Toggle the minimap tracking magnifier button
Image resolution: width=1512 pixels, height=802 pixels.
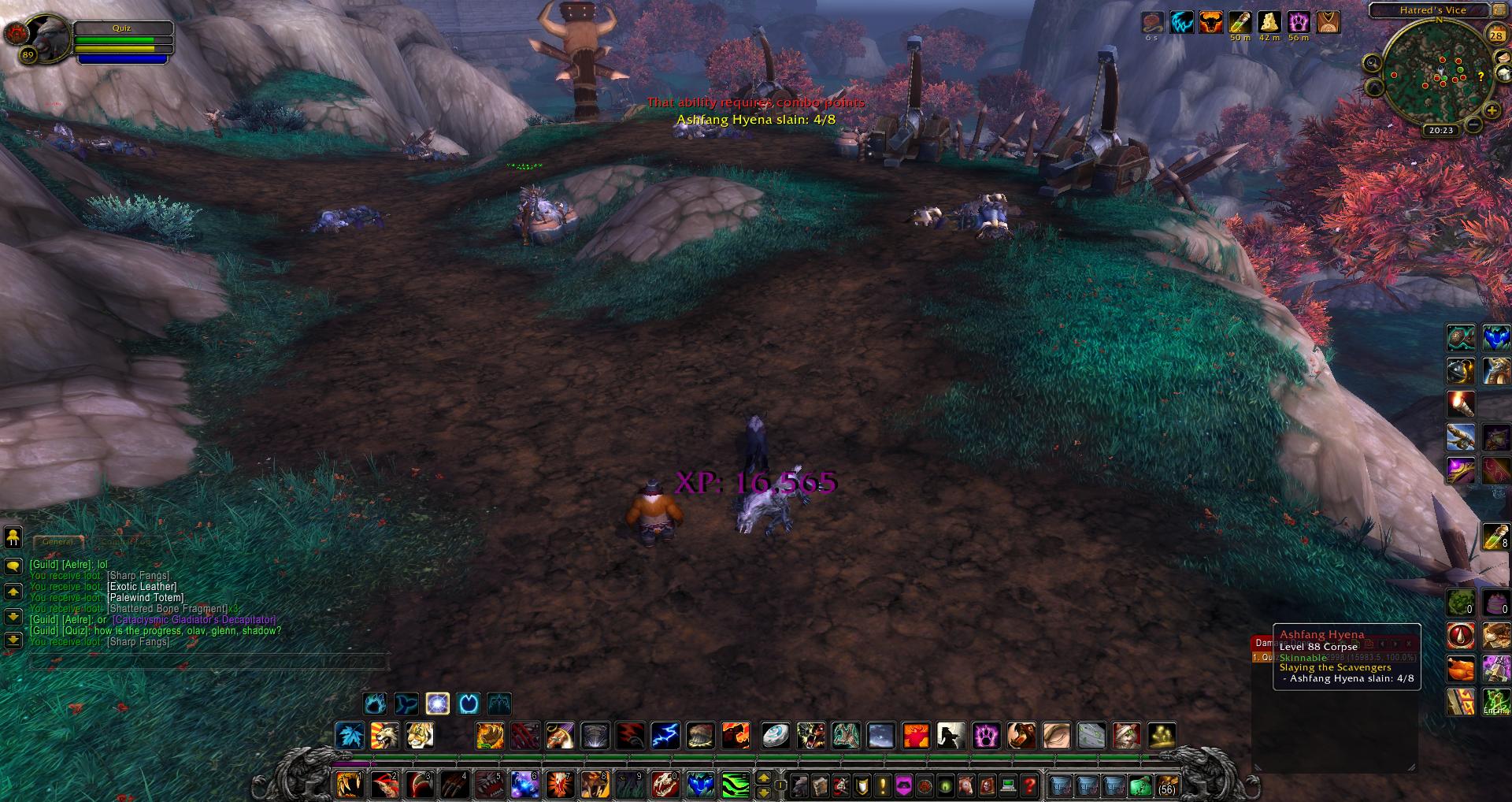[x=1373, y=63]
